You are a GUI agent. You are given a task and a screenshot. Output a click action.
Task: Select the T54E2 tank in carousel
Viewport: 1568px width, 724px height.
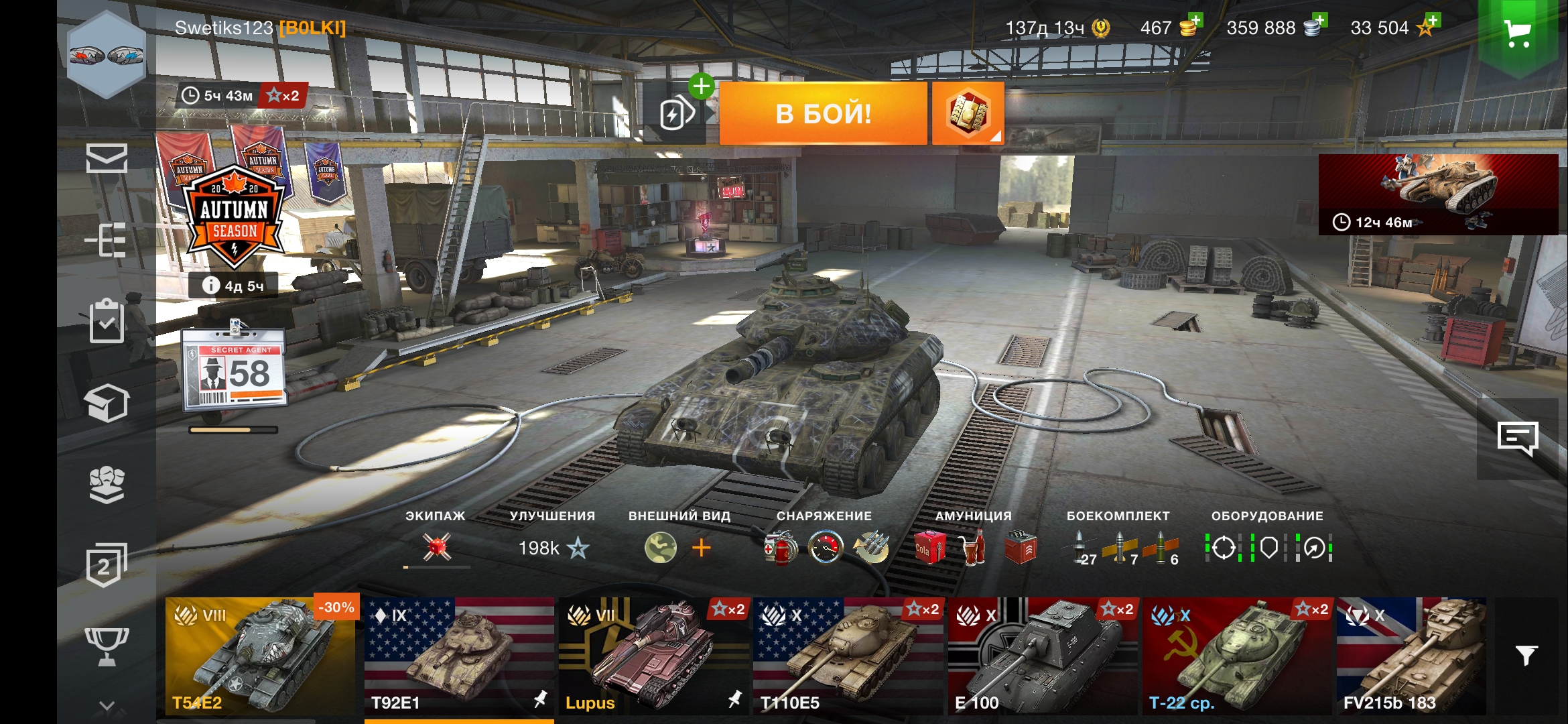[x=260, y=656]
